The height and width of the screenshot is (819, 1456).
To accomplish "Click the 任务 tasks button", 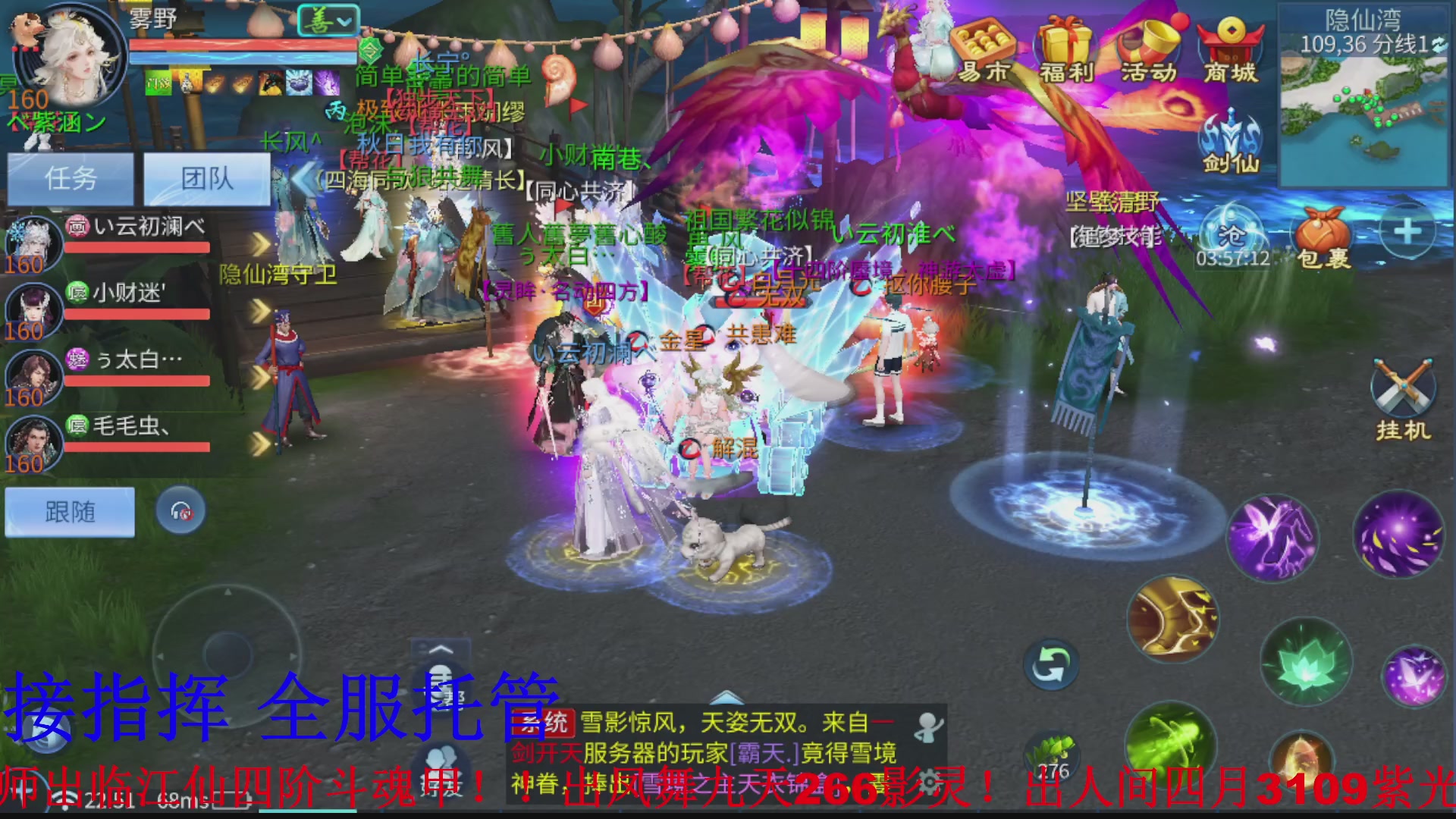I will (x=70, y=178).
